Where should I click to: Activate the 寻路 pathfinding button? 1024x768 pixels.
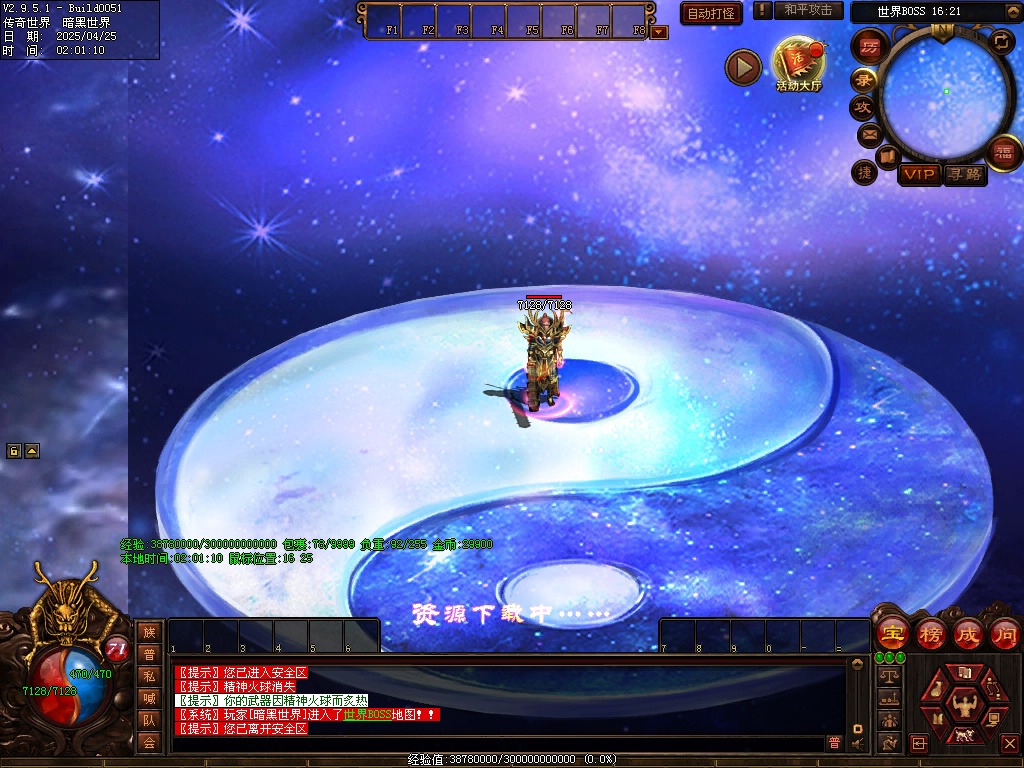(x=965, y=175)
